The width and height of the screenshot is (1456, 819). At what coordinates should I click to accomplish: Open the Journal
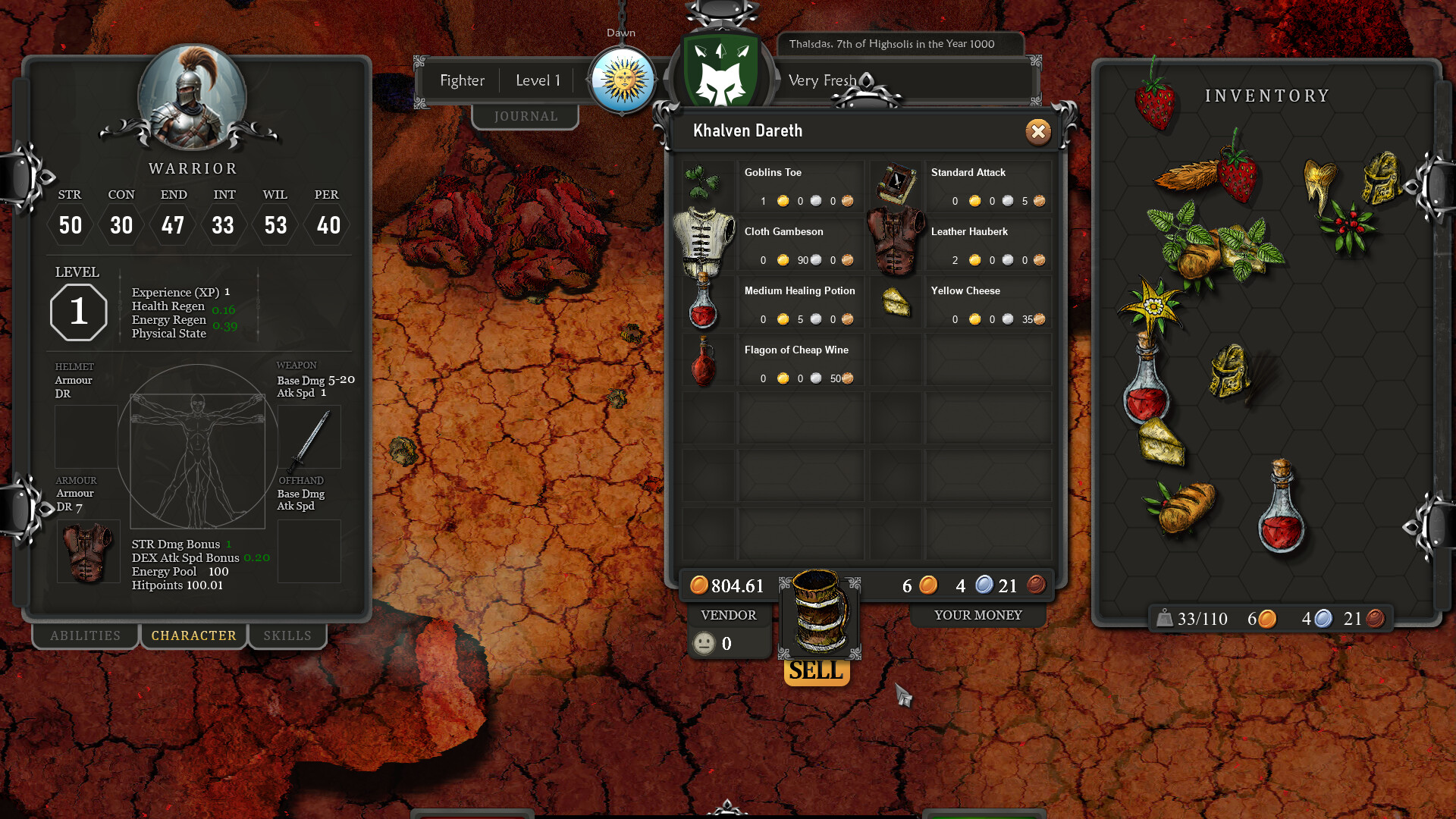point(526,115)
